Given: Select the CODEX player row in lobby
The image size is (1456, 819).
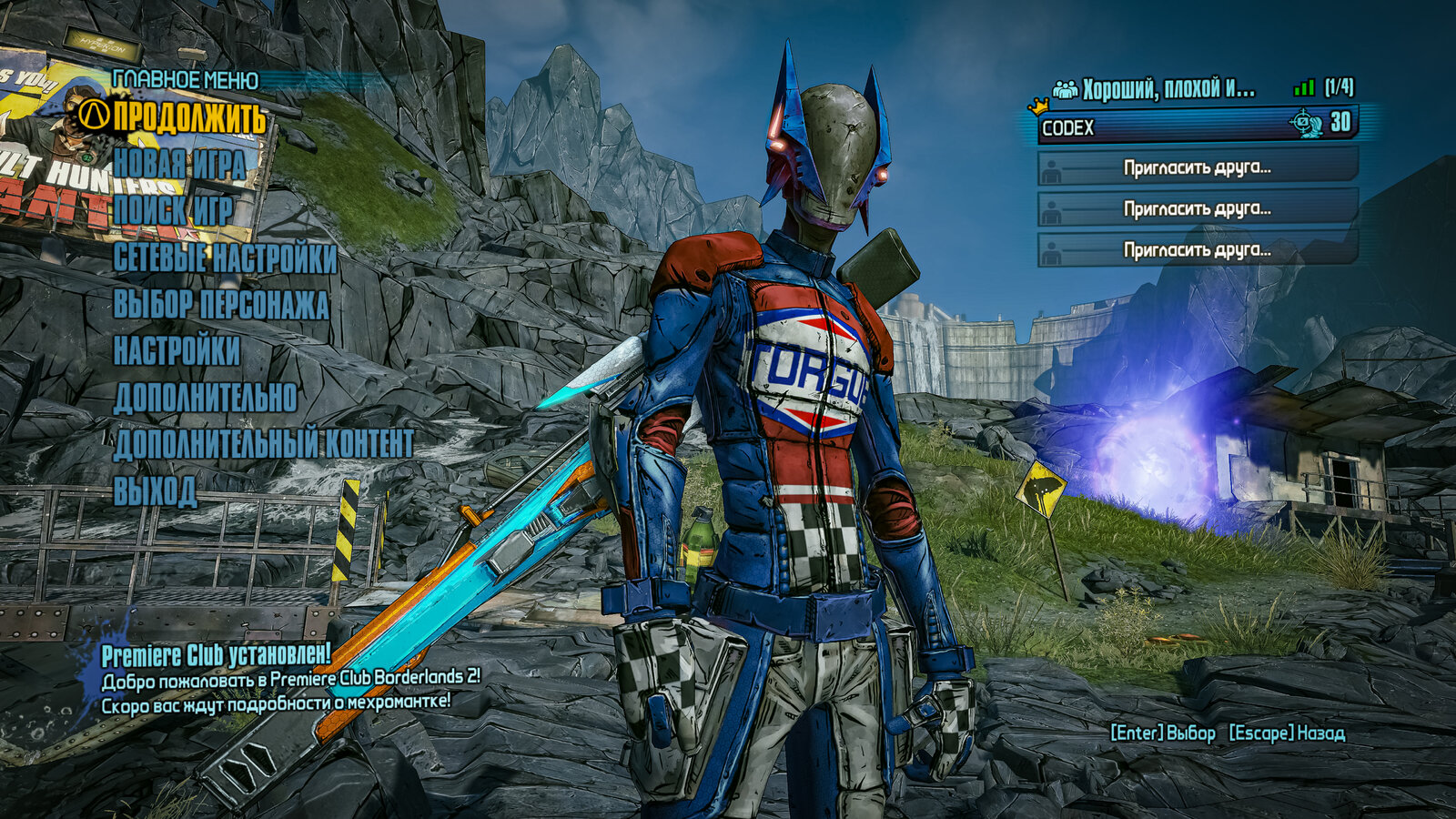Looking at the screenshot, I should click(x=1197, y=126).
